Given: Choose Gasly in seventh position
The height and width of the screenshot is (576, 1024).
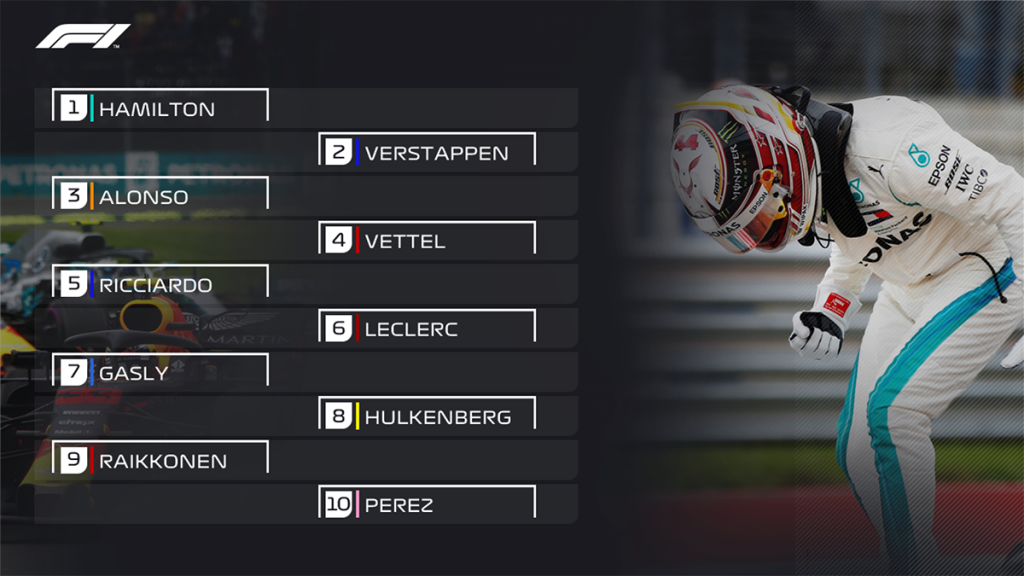Looking at the screenshot, I should click(x=160, y=372).
